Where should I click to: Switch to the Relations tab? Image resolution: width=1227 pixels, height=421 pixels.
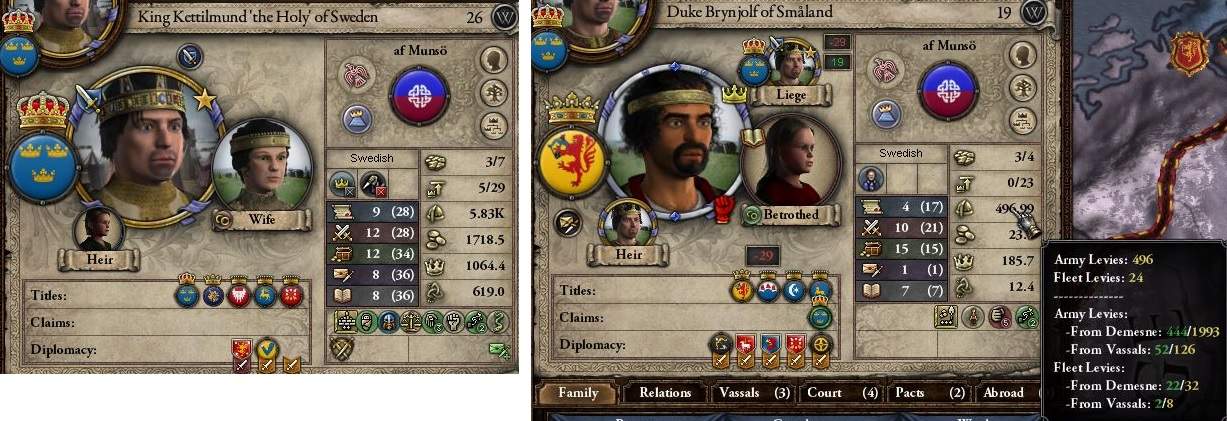(665, 393)
